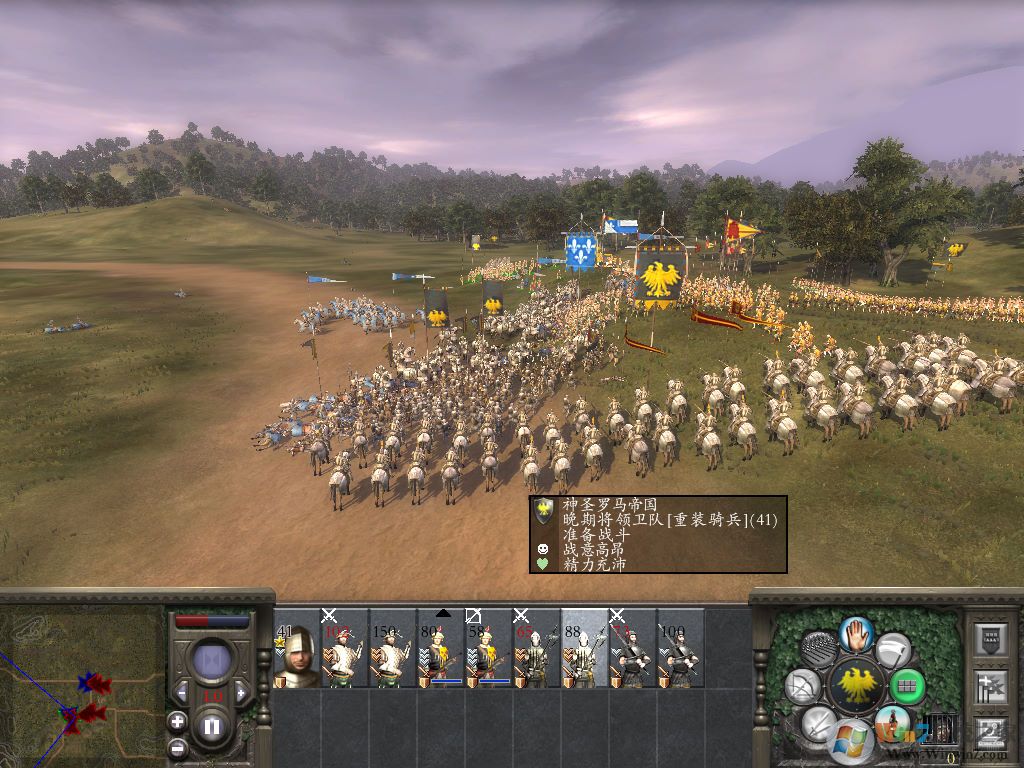The height and width of the screenshot is (768, 1024).
Task: Select the unit card showing 80 soldiers
Action: [440, 650]
